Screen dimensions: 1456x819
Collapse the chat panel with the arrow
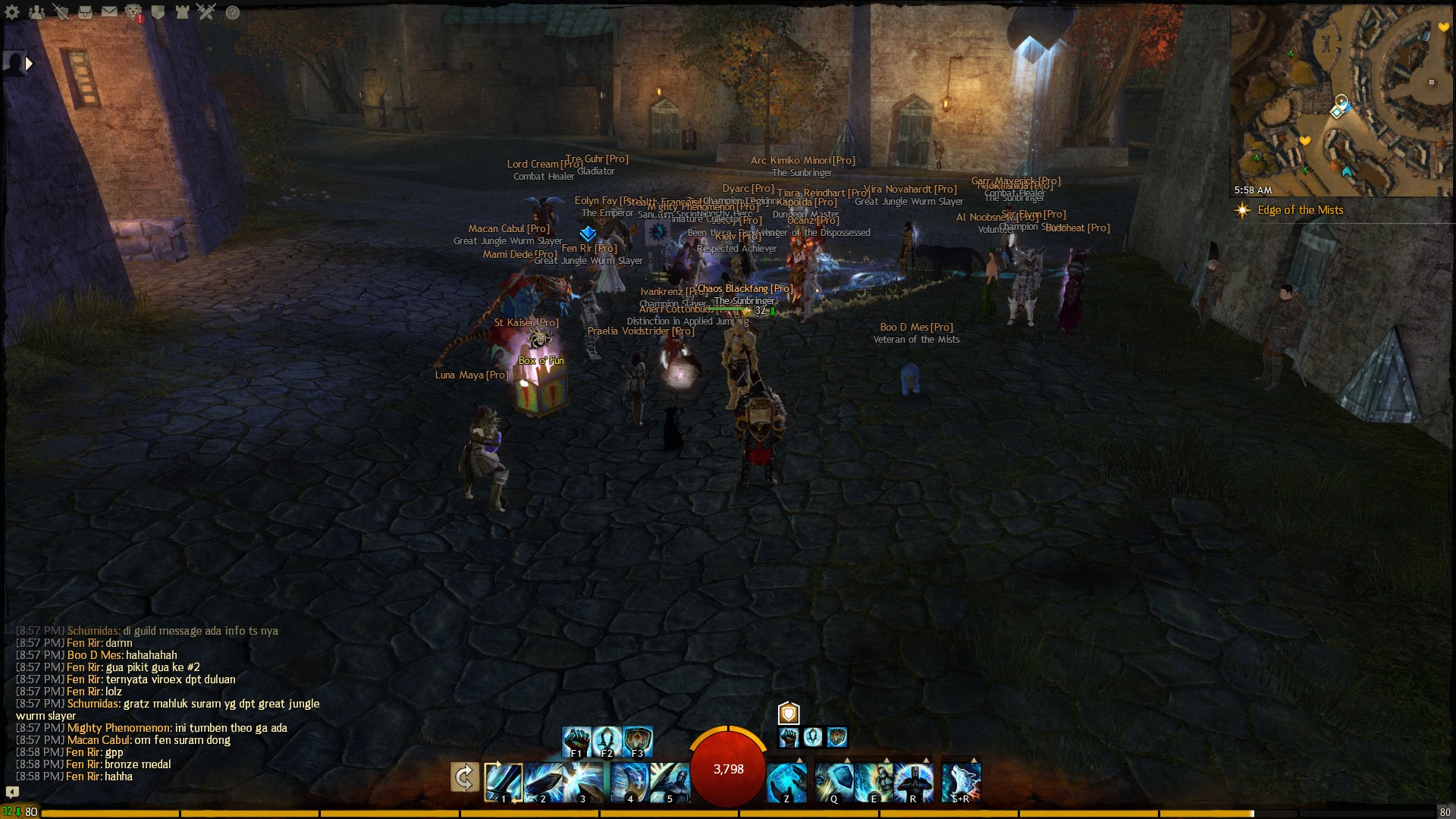point(11,792)
